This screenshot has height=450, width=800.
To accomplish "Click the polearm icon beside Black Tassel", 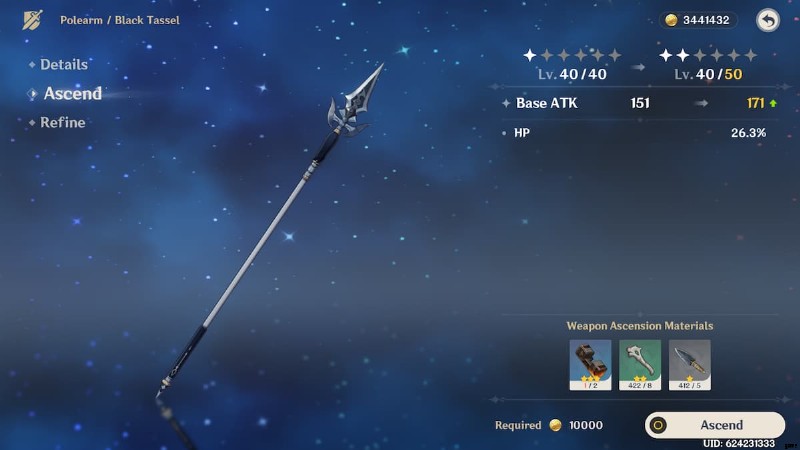I will click(x=33, y=20).
